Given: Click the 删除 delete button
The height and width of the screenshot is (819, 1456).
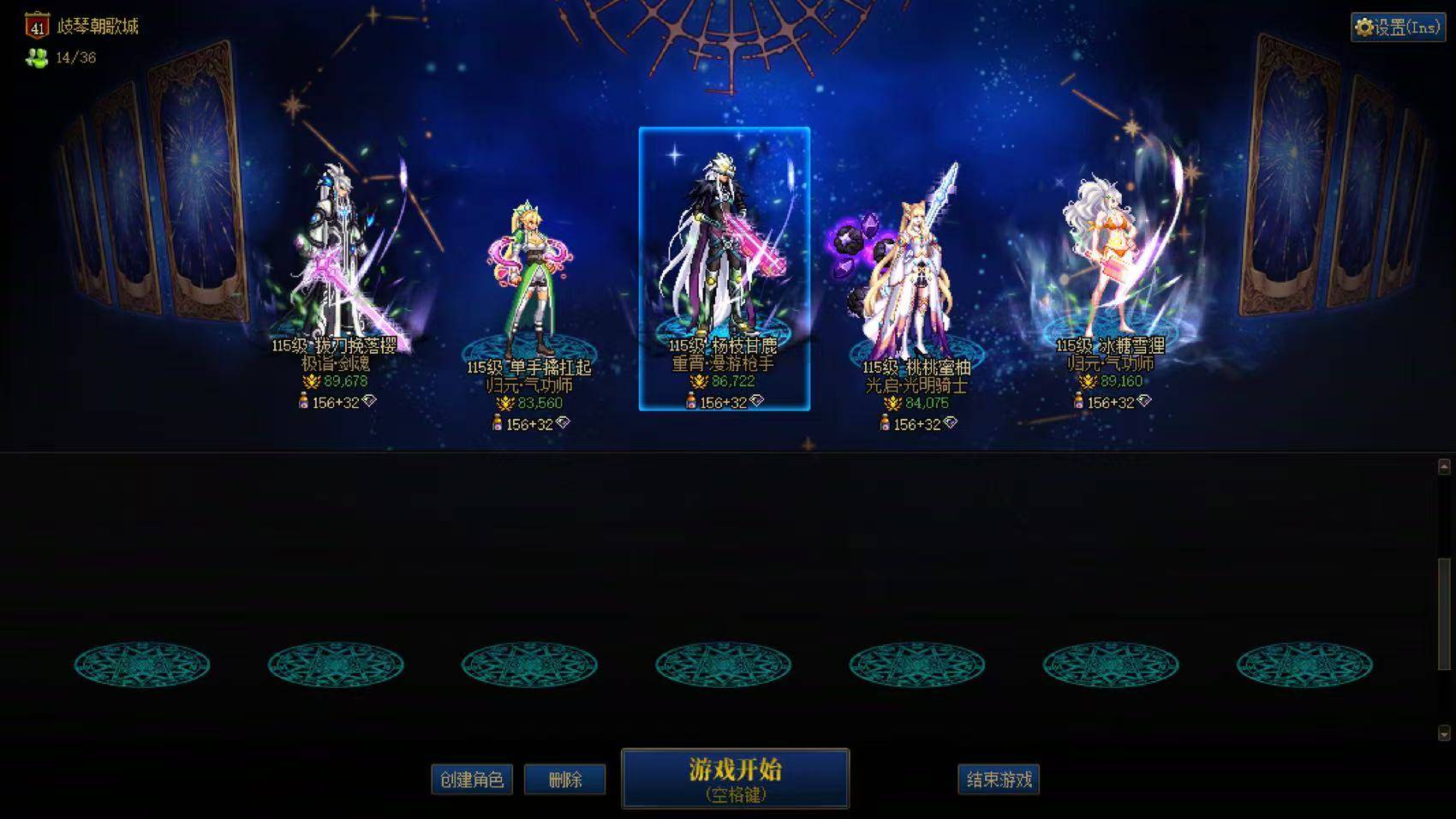Looking at the screenshot, I should (x=565, y=780).
